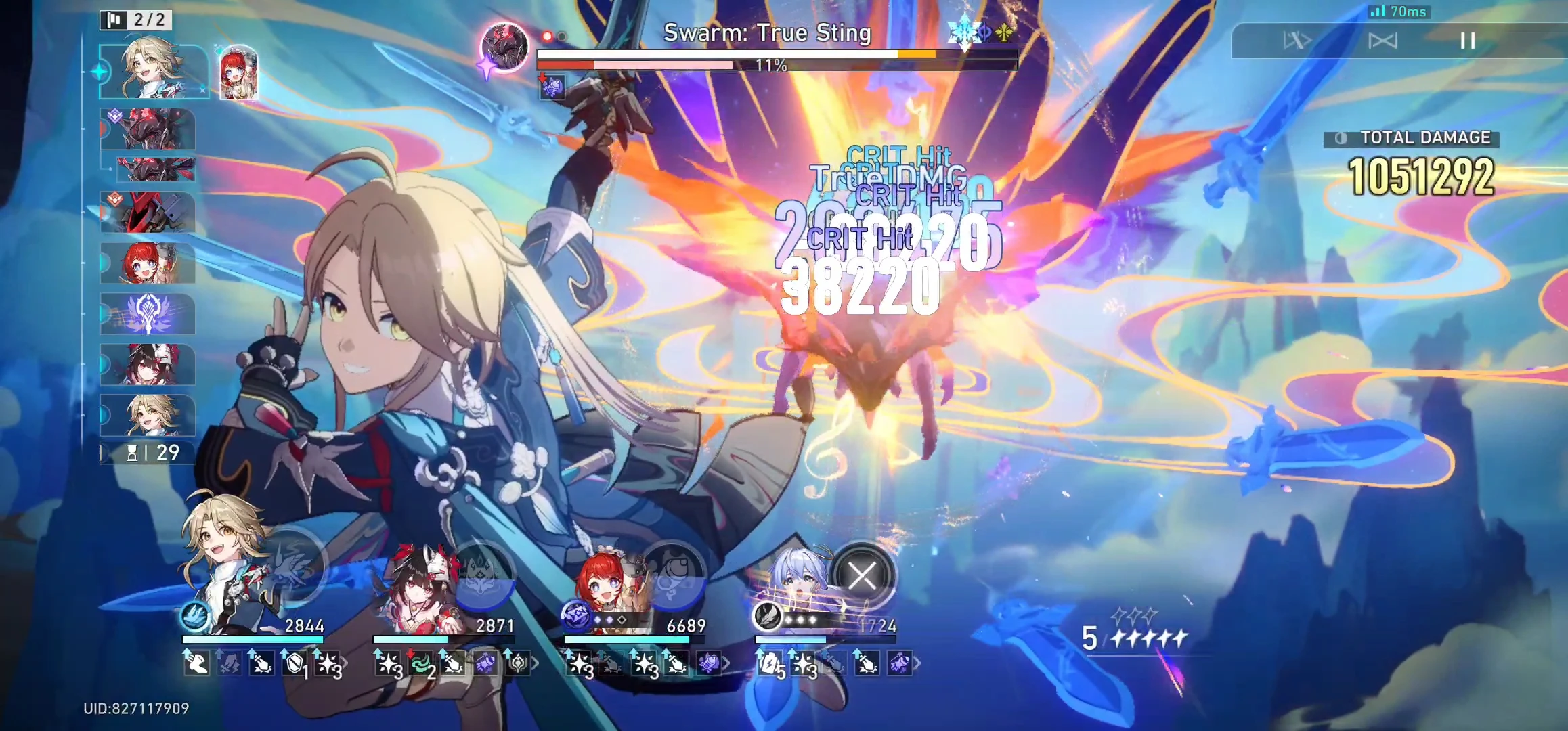Click the Total Damage counter 1051292
Image resolution: width=1568 pixels, height=731 pixels.
[x=1420, y=177]
